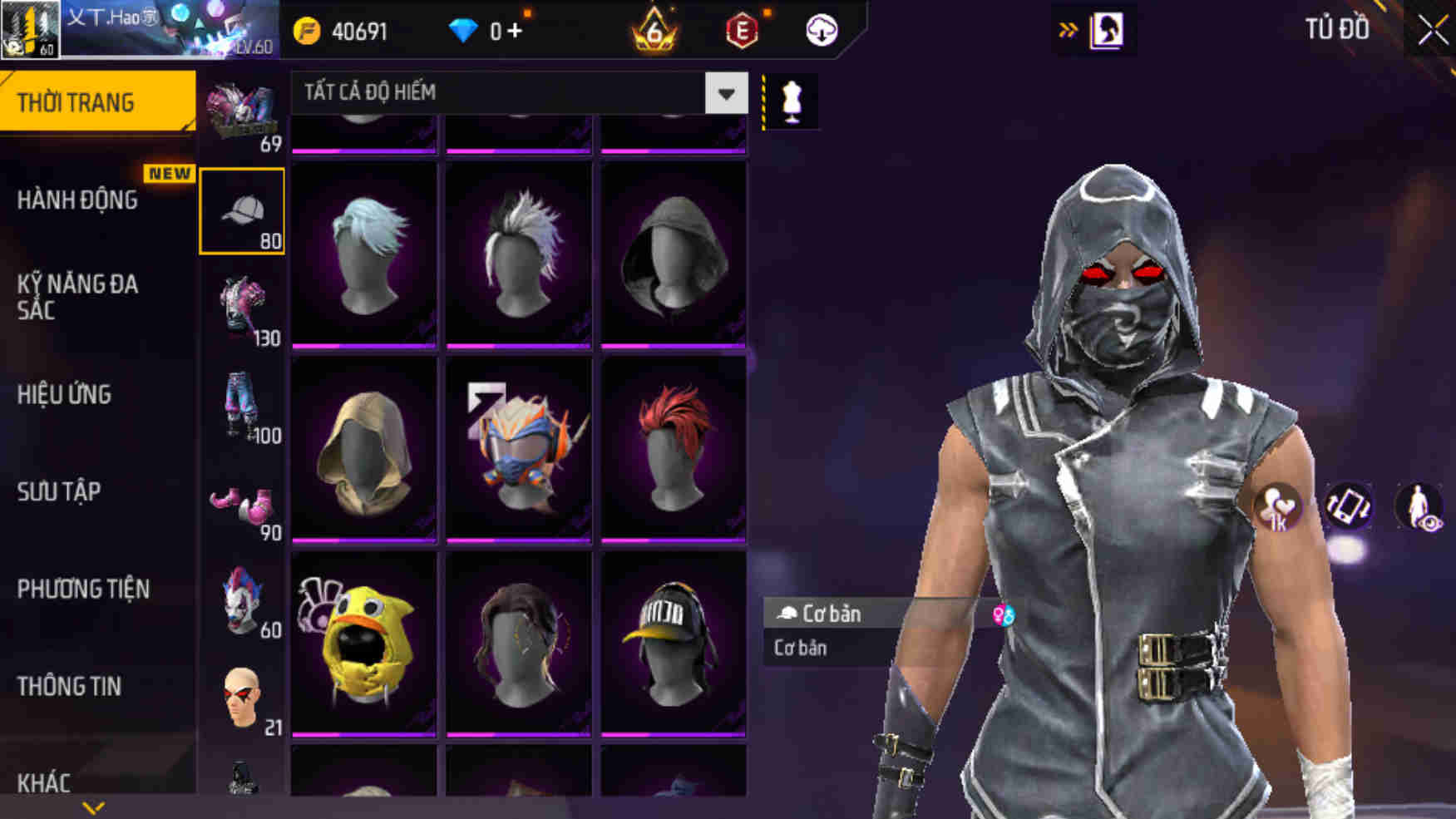Click the clown mask icon in the sidebar
The image size is (1456, 819).
(241, 595)
